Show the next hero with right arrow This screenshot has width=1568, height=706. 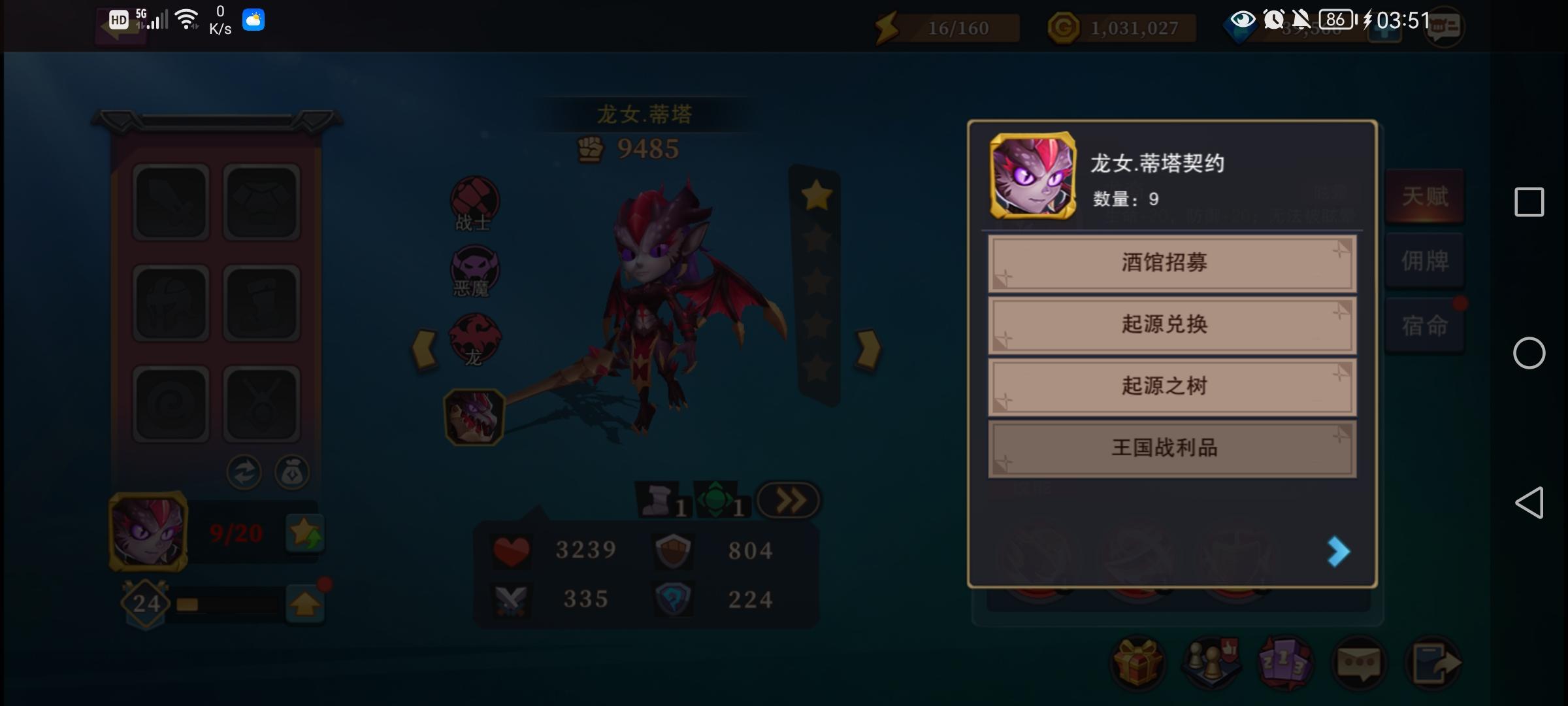868,349
